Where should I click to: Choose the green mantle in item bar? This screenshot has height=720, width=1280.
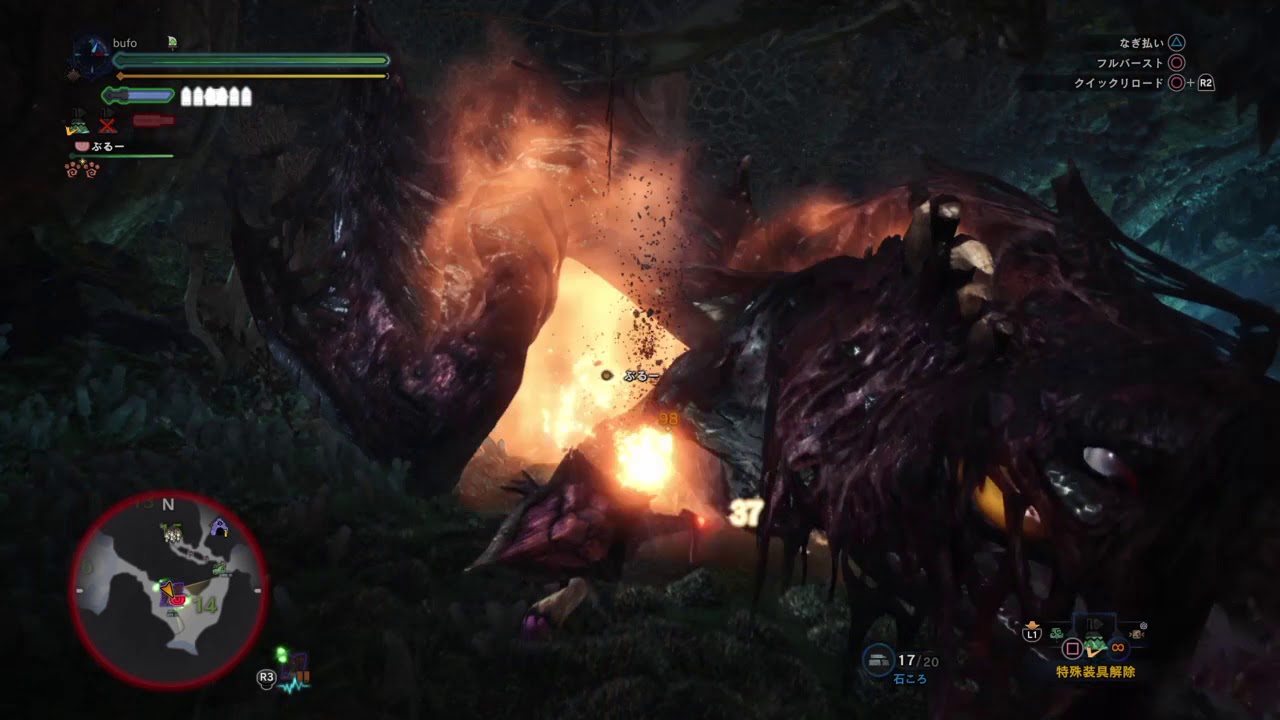1097,645
